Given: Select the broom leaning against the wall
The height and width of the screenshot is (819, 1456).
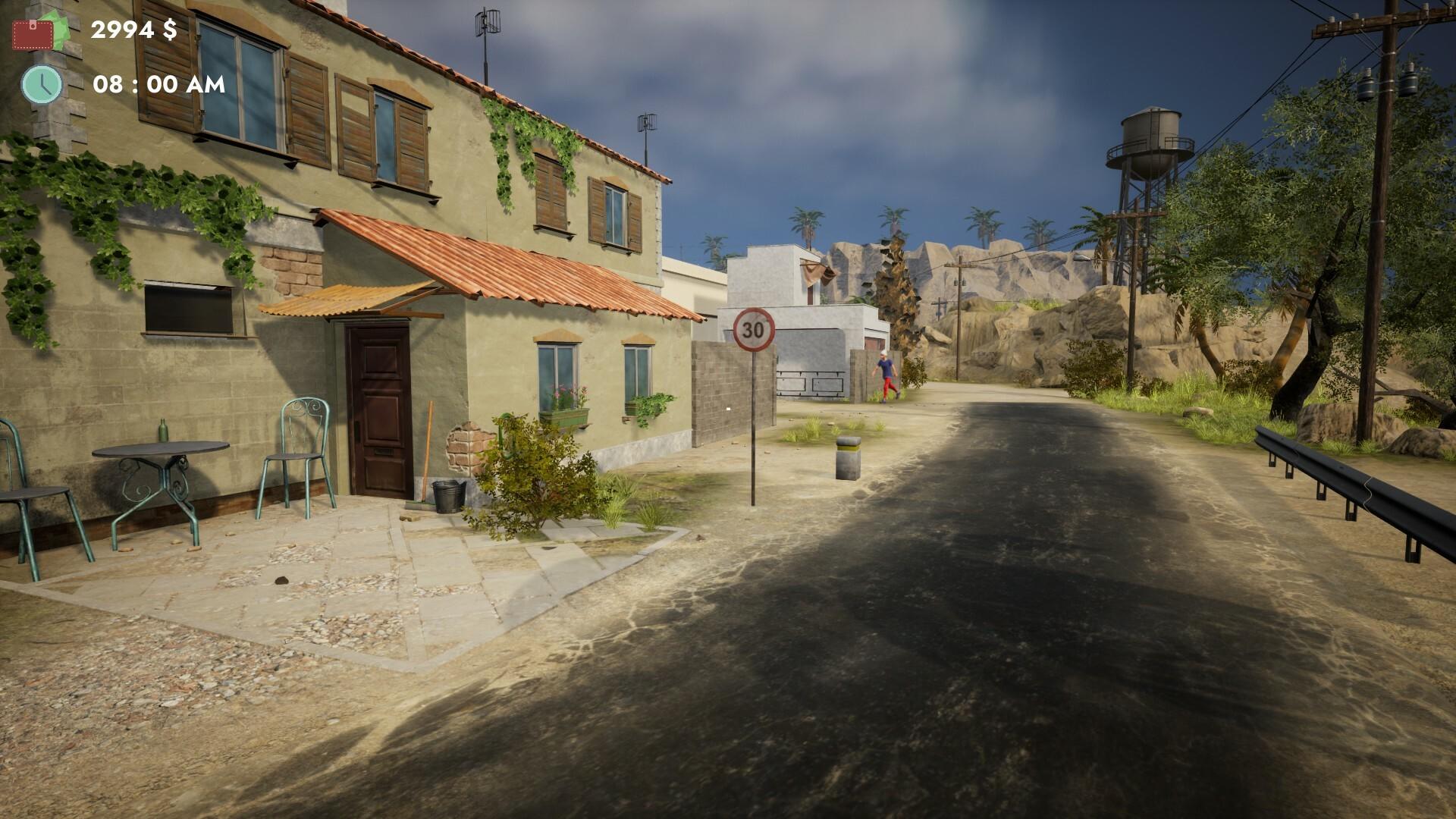Looking at the screenshot, I should [427, 447].
